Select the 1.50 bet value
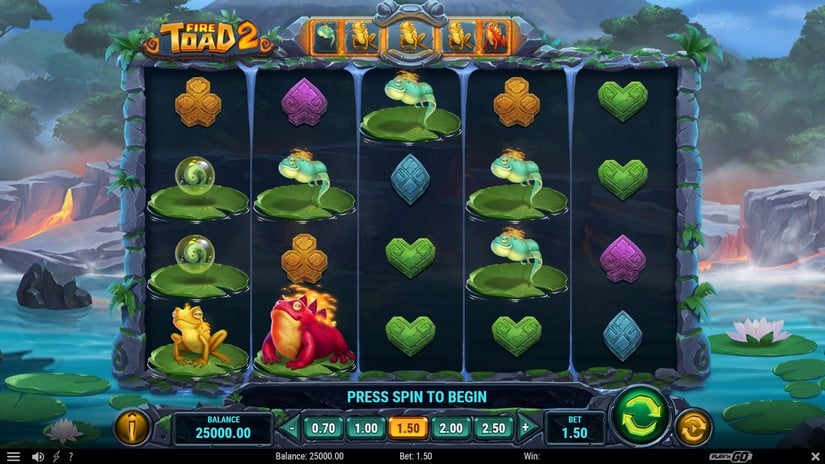825x464 pixels. tap(410, 428)
